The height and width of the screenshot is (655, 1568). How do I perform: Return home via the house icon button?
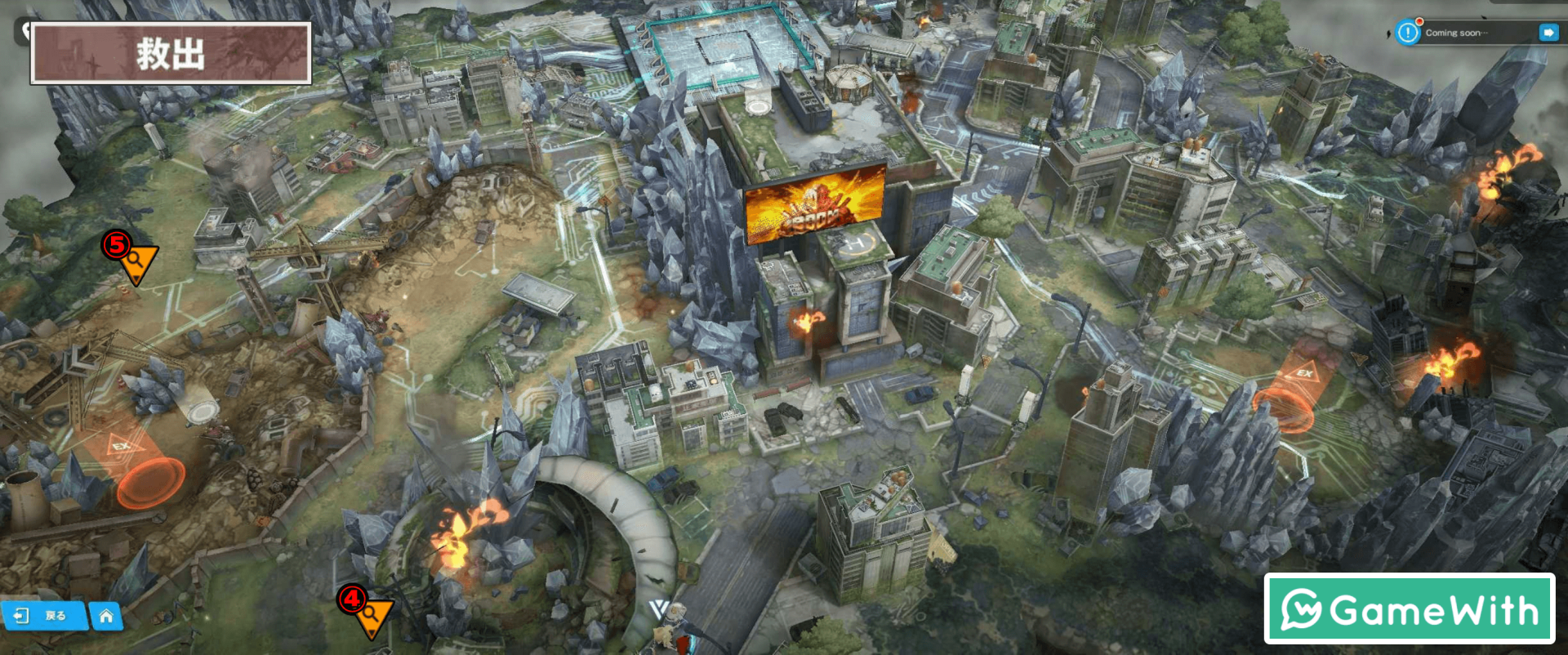pos(106,616)
